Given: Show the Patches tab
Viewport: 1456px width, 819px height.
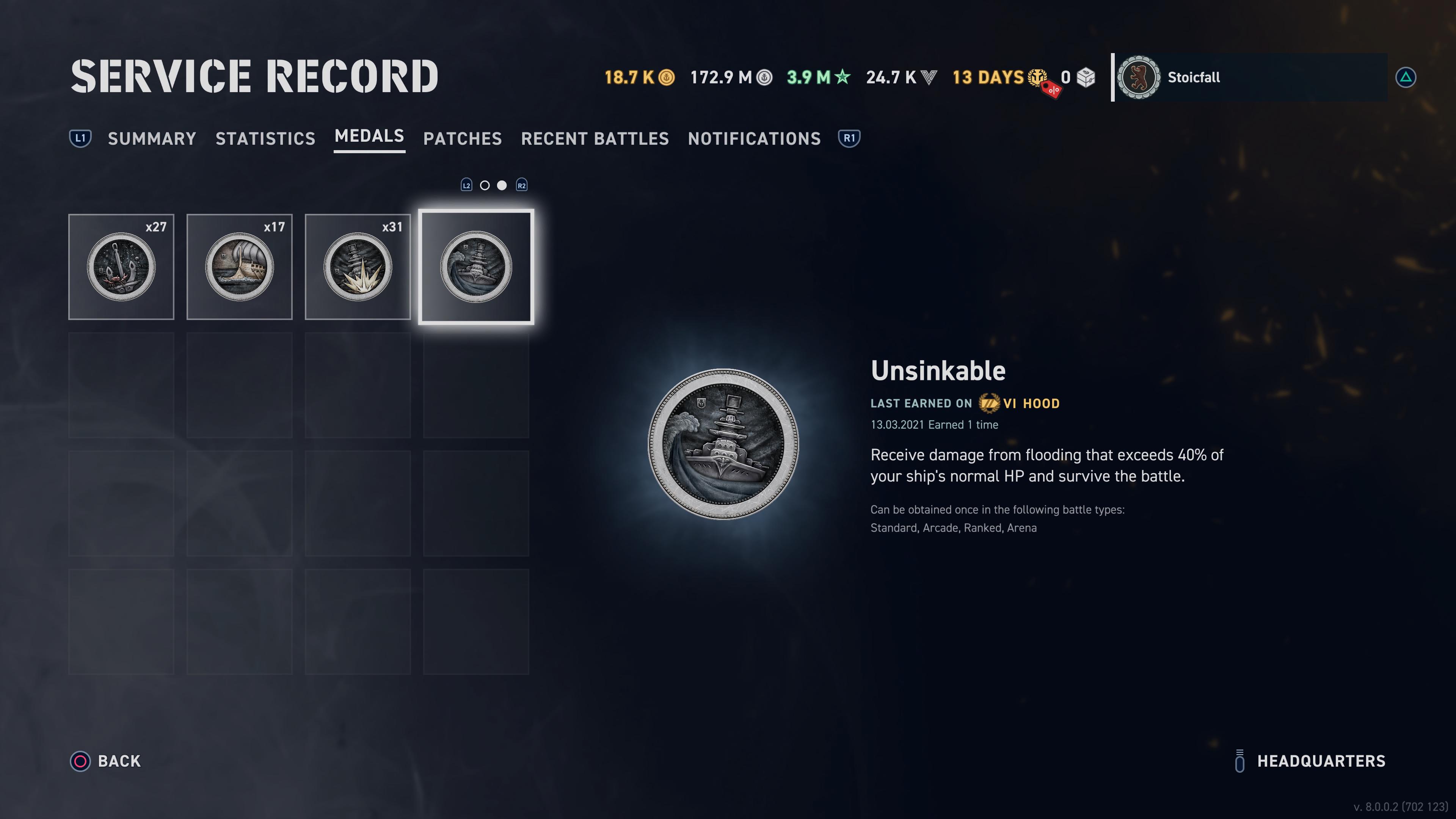Looking at the screenshot, I should click(x=462, y=138).
